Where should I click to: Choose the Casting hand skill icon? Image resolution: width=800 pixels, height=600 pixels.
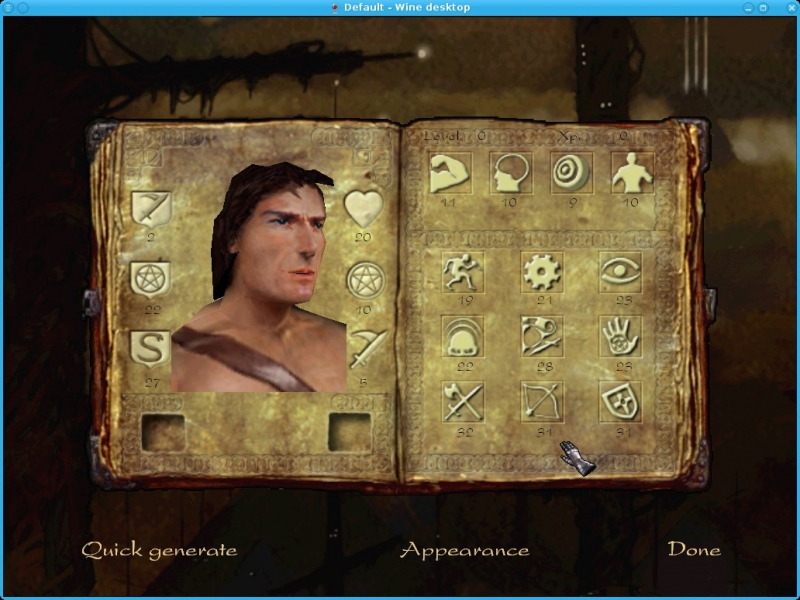(x=620, y=337)
